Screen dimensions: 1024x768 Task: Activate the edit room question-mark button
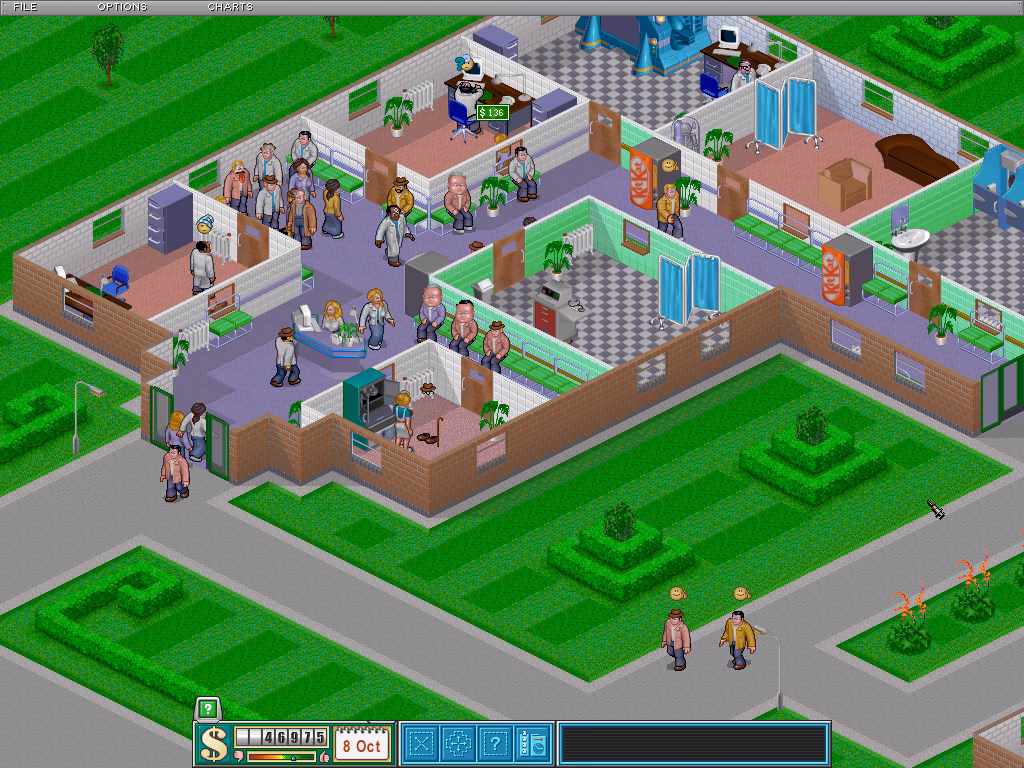(497, 744)
